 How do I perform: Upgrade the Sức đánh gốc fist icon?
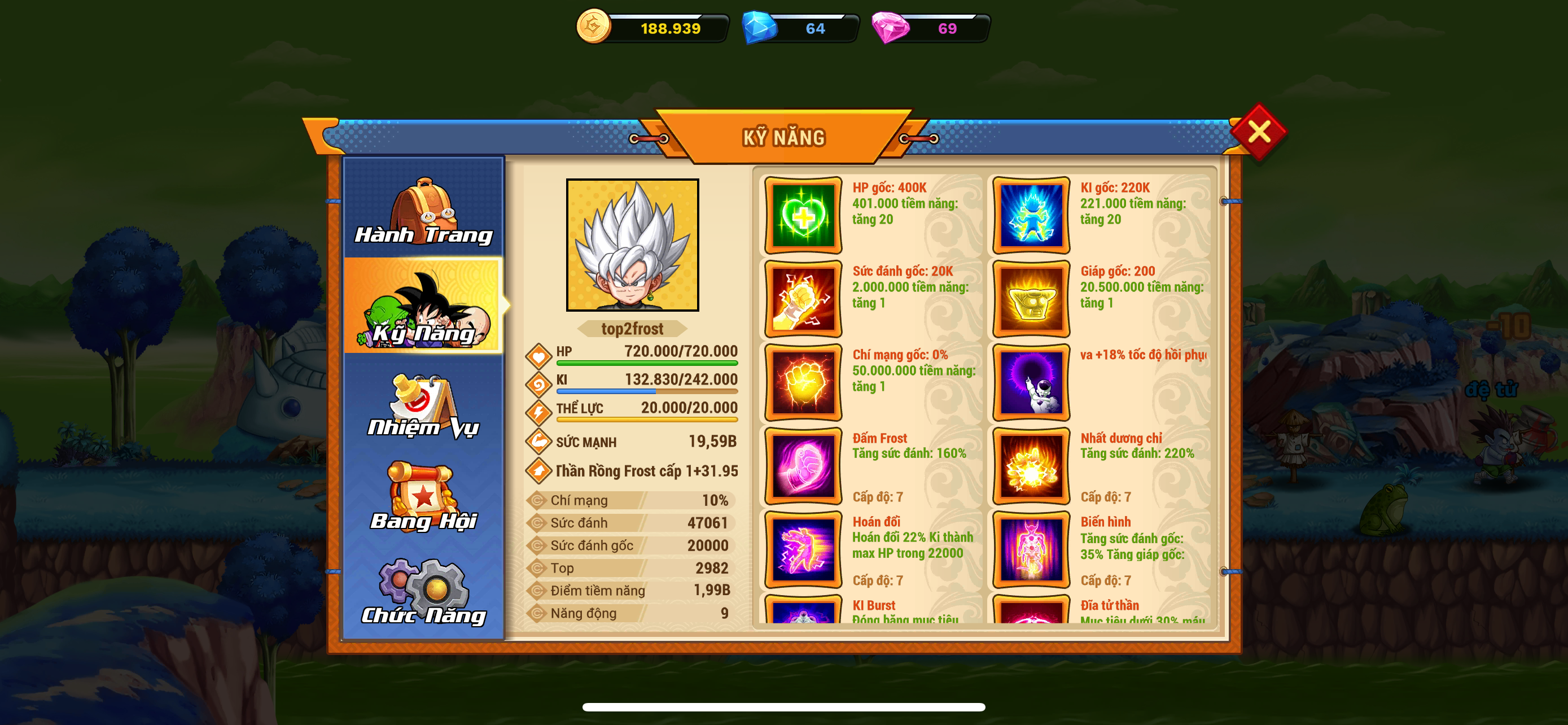pyautogui.click(x=803, y=299)
